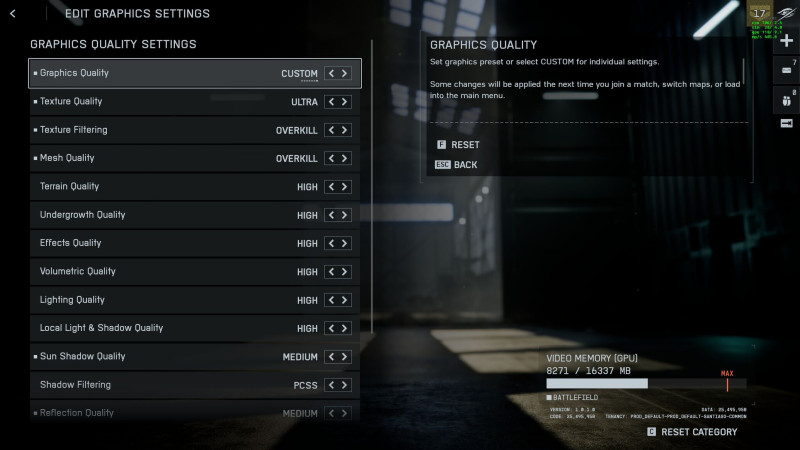
Task: Open the squad members icon on the sidebar
Action: (786, 97)
